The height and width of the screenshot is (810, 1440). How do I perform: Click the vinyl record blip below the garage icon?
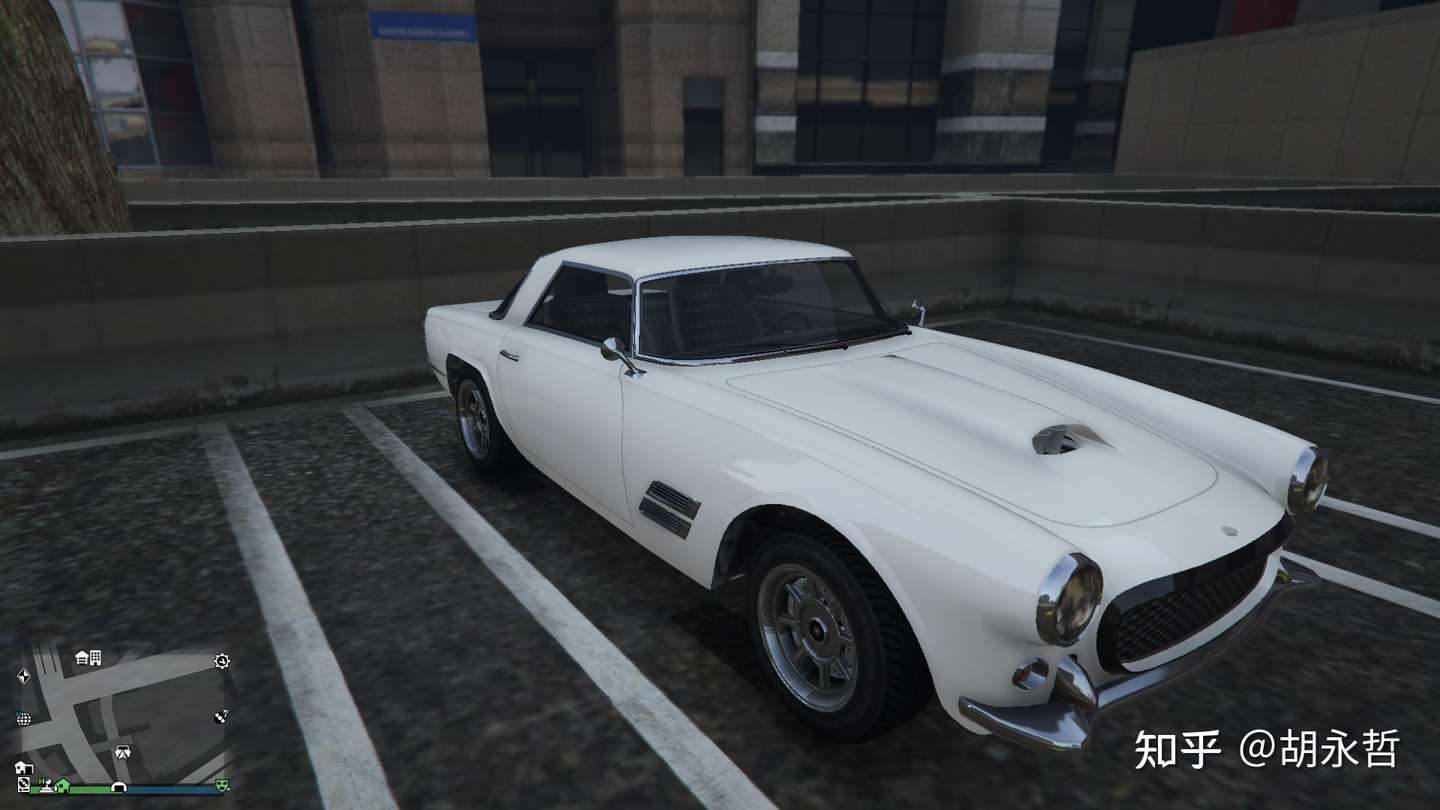coord(23,784)
